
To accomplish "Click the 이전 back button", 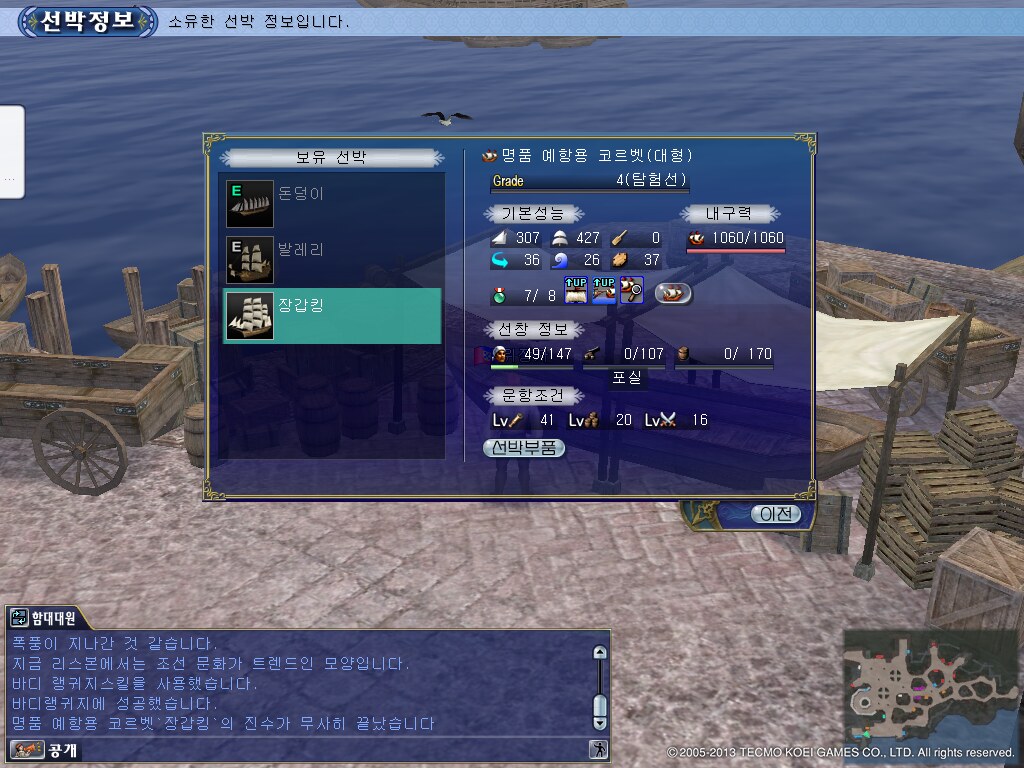I will pos(776,514).
